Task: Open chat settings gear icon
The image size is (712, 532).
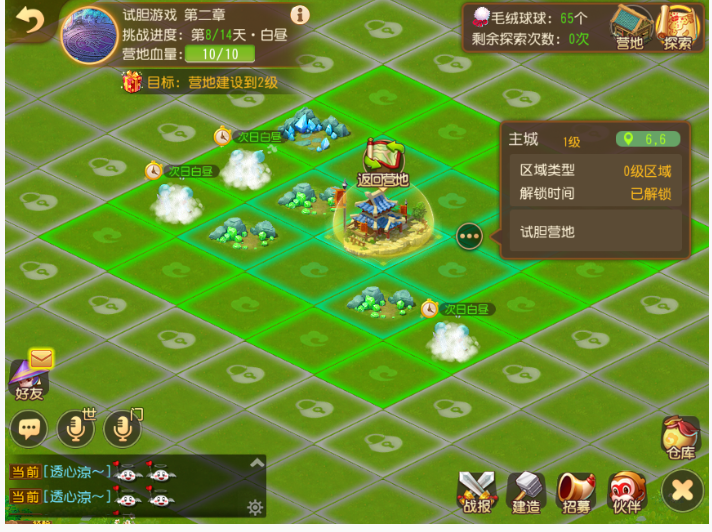Action: click(x=255, y=507)
